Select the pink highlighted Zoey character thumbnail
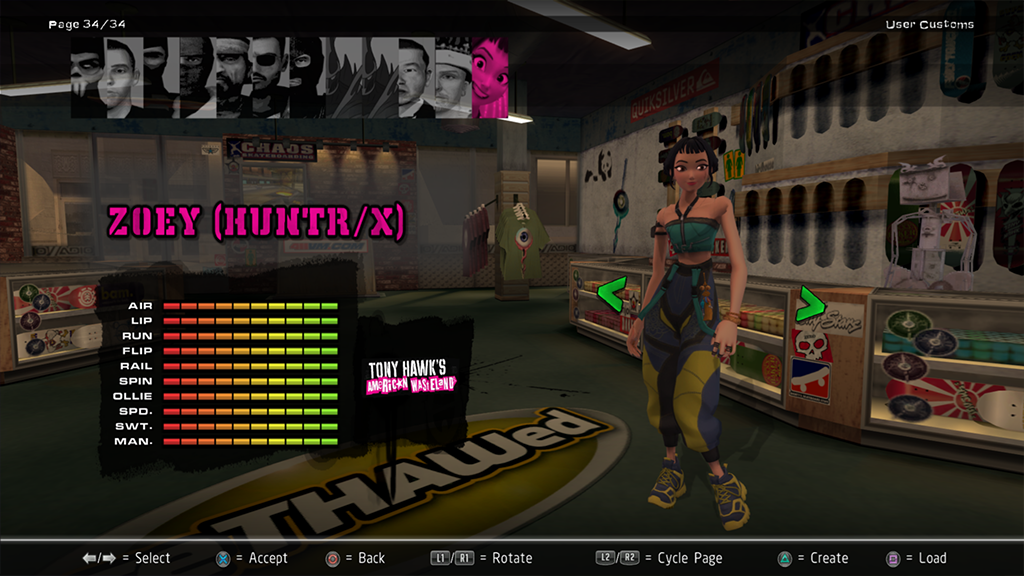The width and height of the screenshot is (1024, 576). click(489, 78)
